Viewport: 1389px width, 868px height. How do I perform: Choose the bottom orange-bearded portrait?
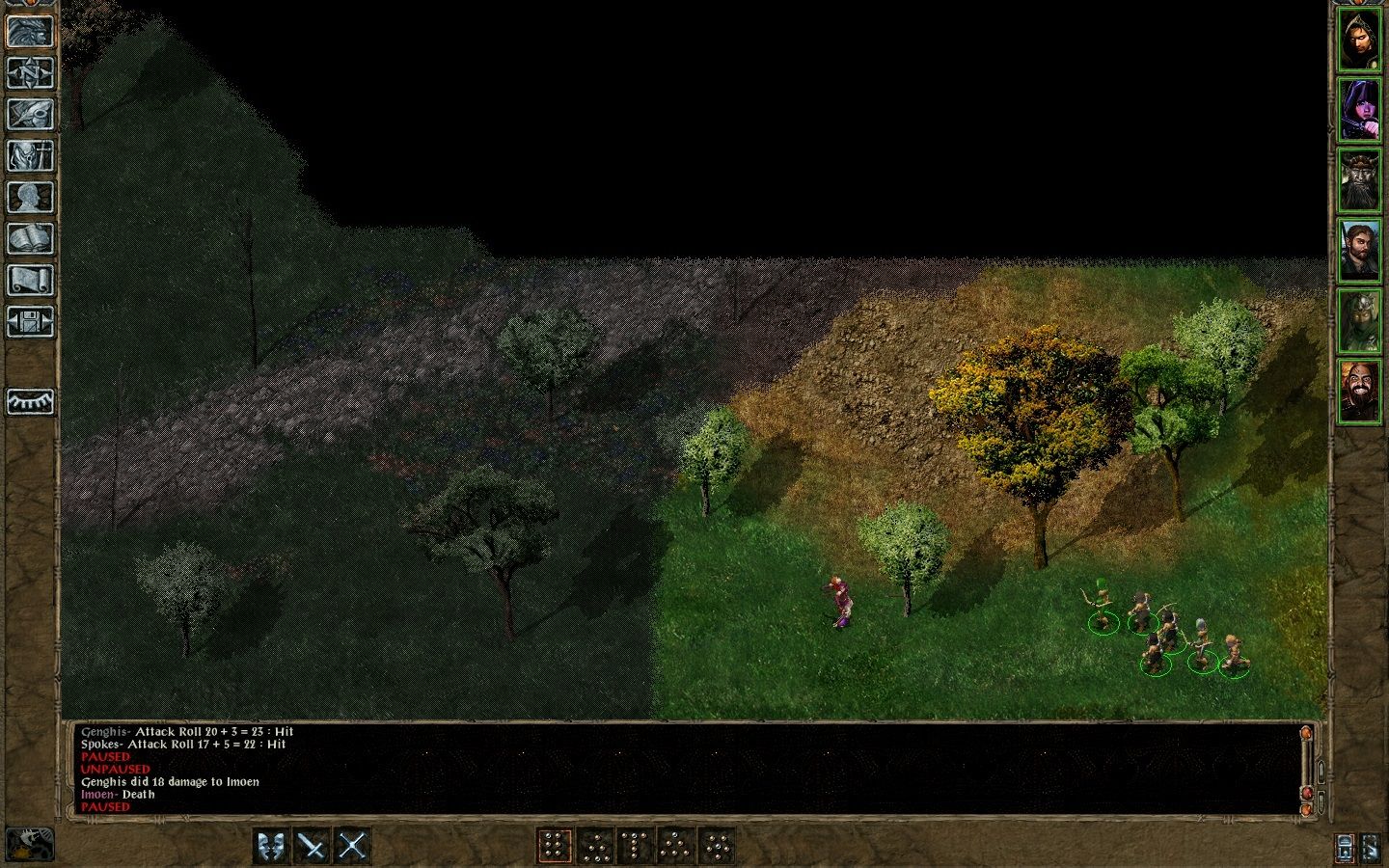click(x=1359, y=391)
